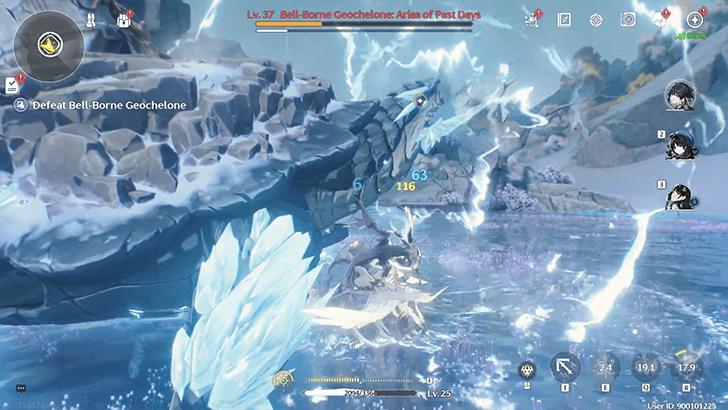Activate the skill showing 2.4 cooldown
Viewport: 728px width, 410px height.
603,368
